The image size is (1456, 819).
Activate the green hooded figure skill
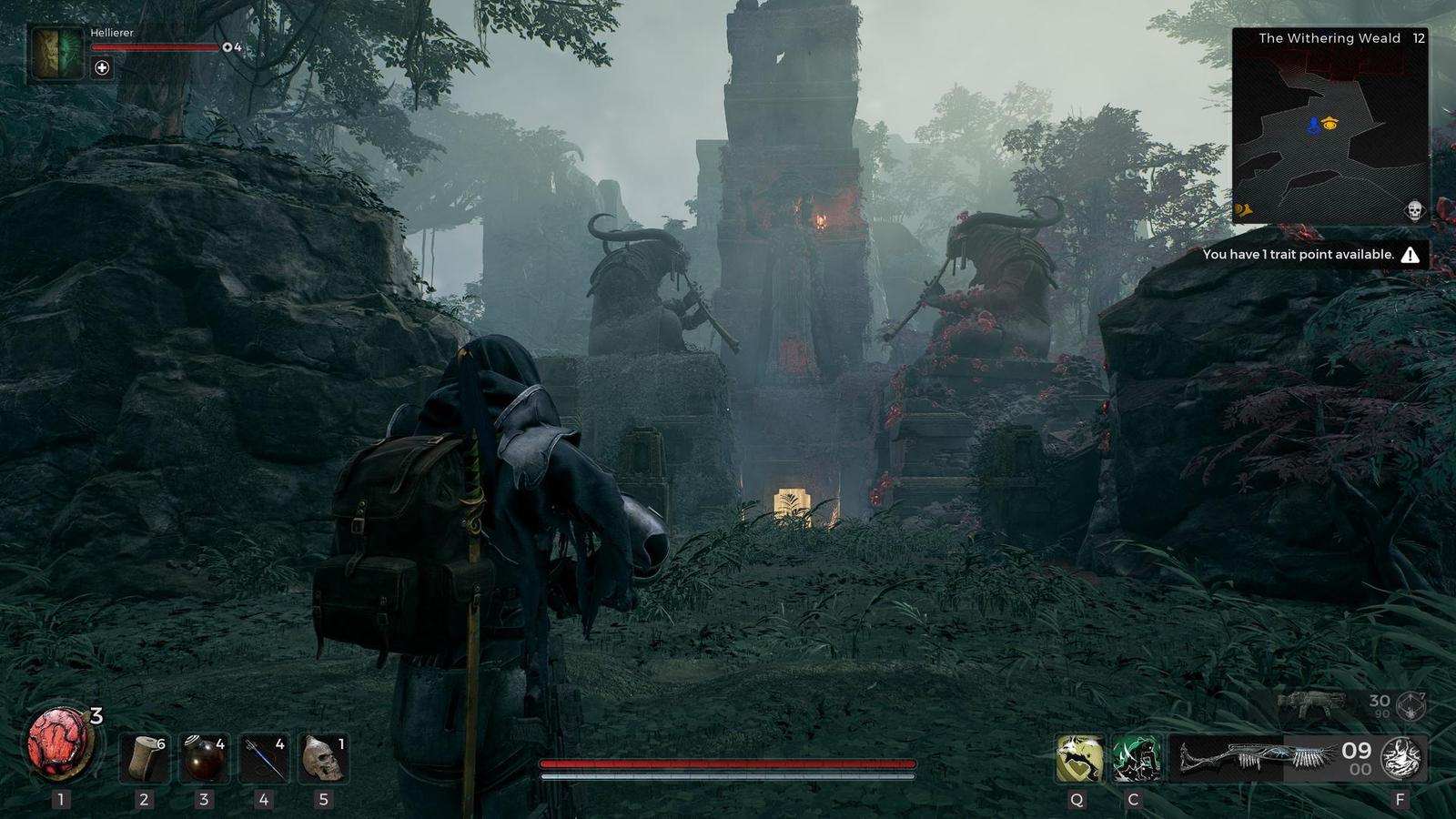point(1136,759)
